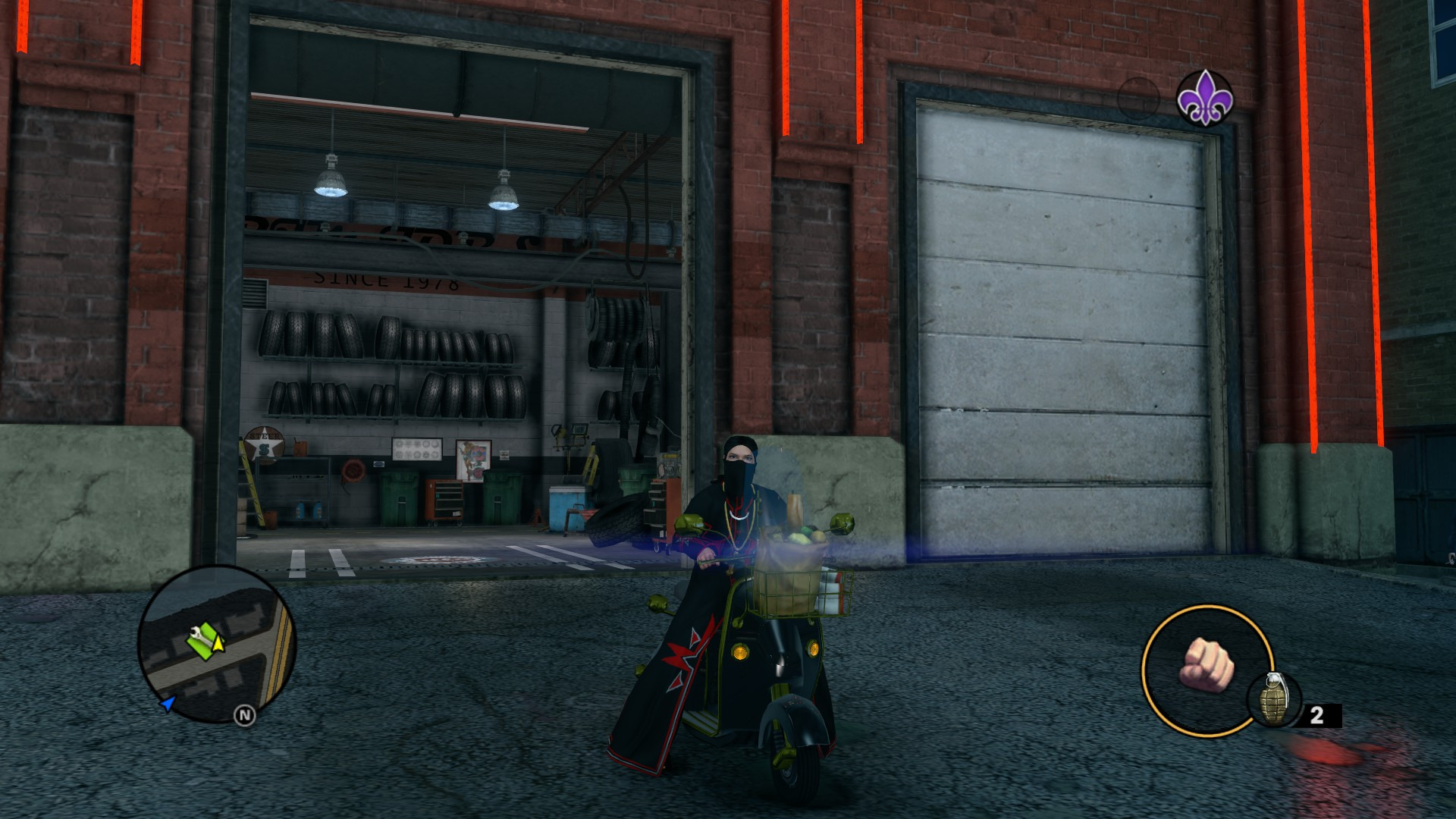Open the circular minimap
Image resolution: width=1456 pixels, height=819 pixels.
pyautogui.click(x=217, y=644)
